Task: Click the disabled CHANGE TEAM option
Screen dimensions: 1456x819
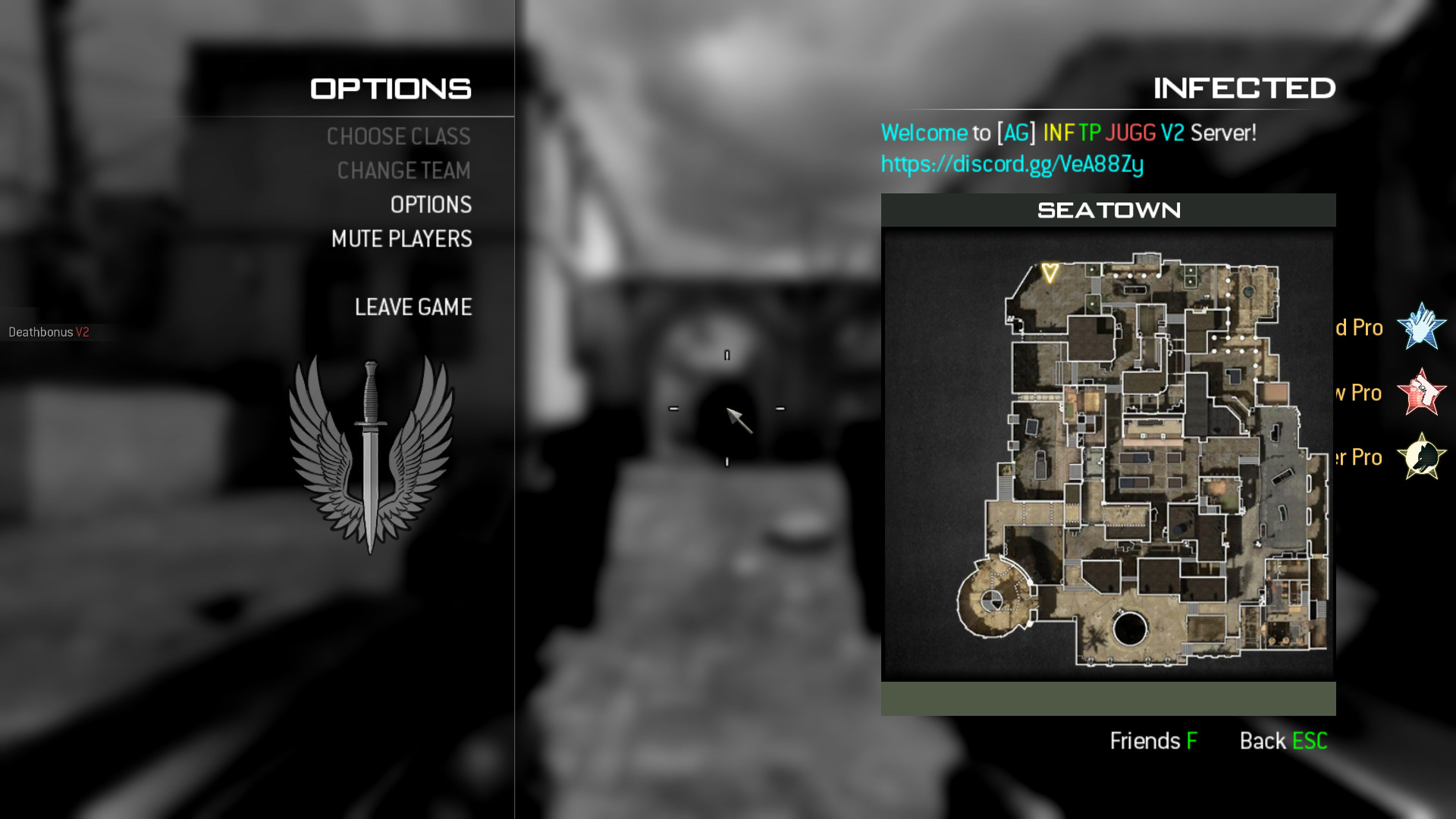Action: click(404, 171)
